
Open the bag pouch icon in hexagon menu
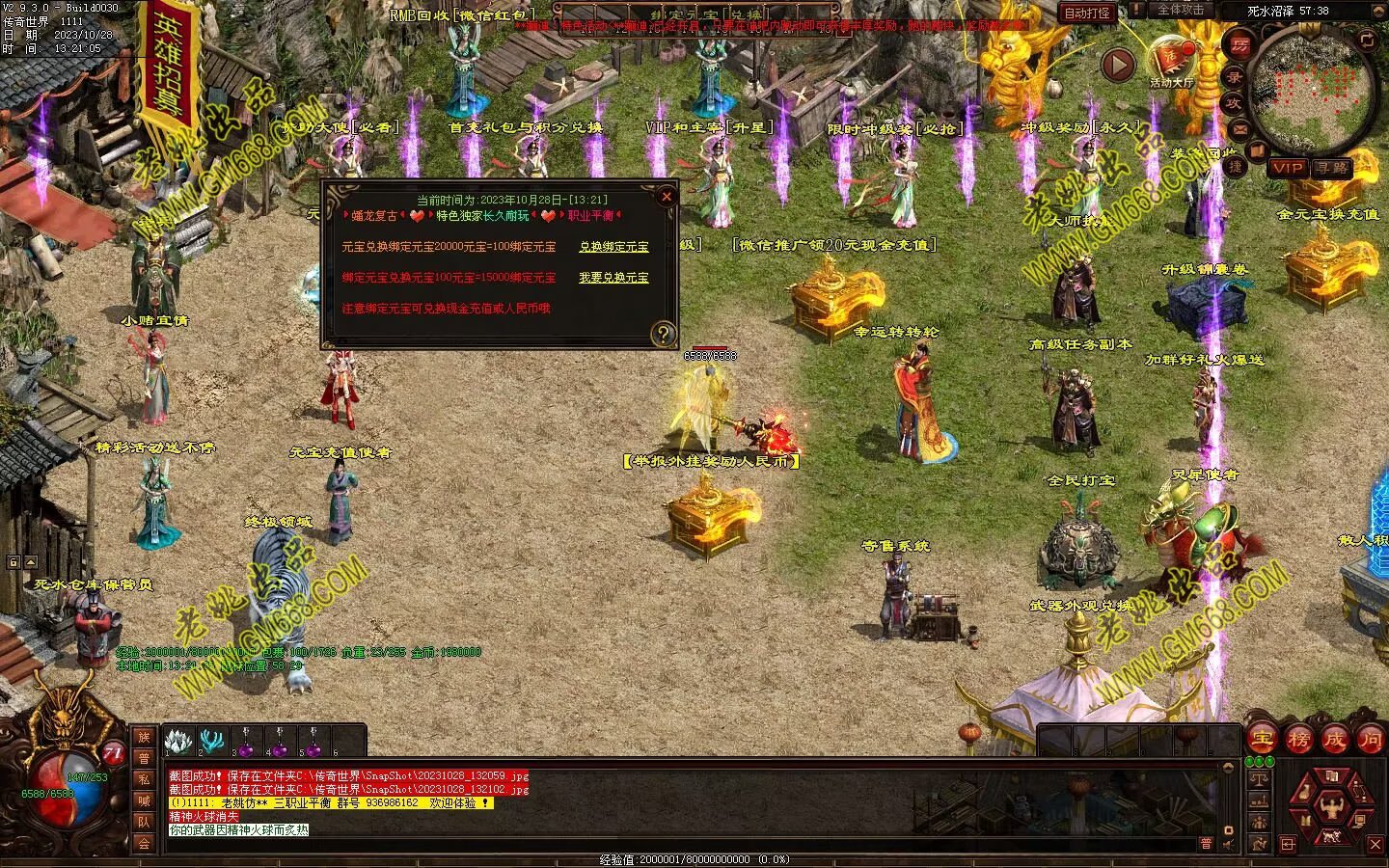point(1304,793)
